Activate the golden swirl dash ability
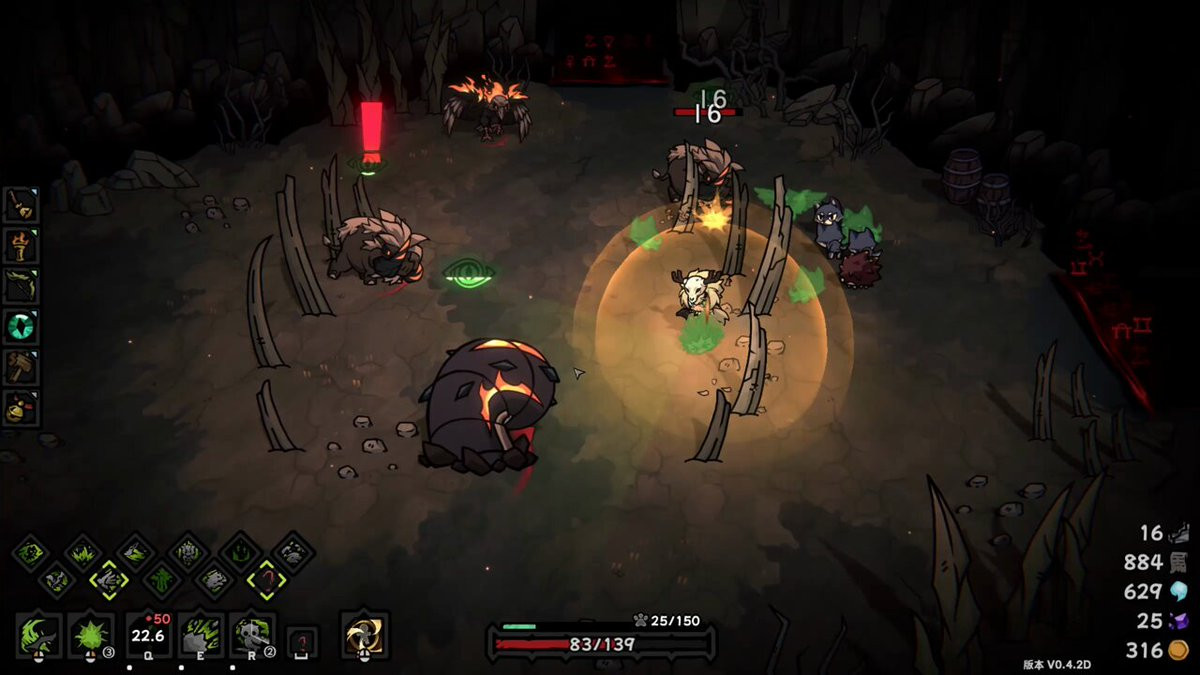 click(364, 634)
